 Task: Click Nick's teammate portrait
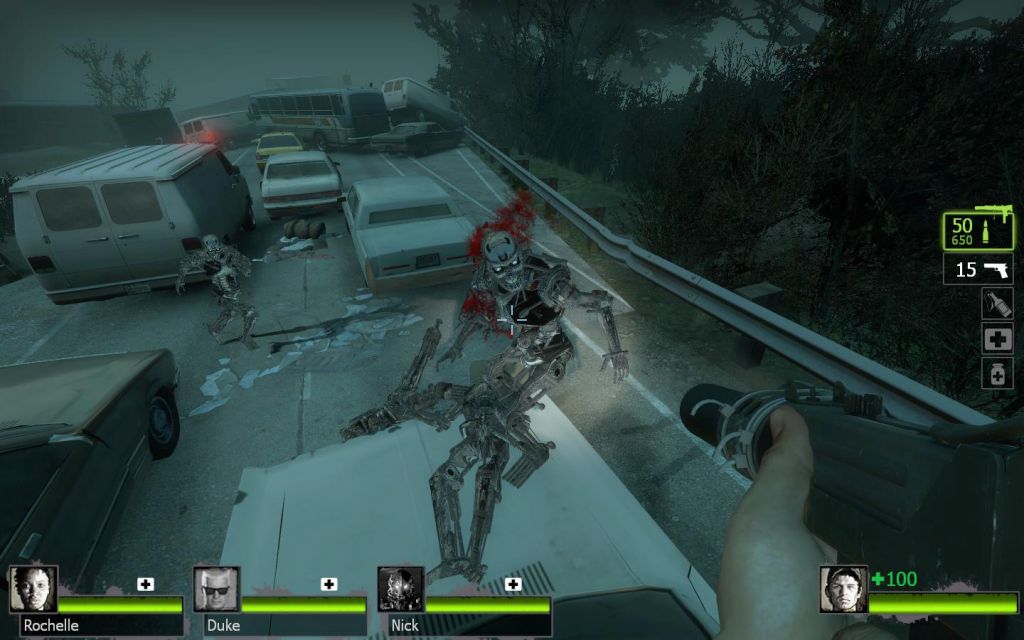[400, 590]
